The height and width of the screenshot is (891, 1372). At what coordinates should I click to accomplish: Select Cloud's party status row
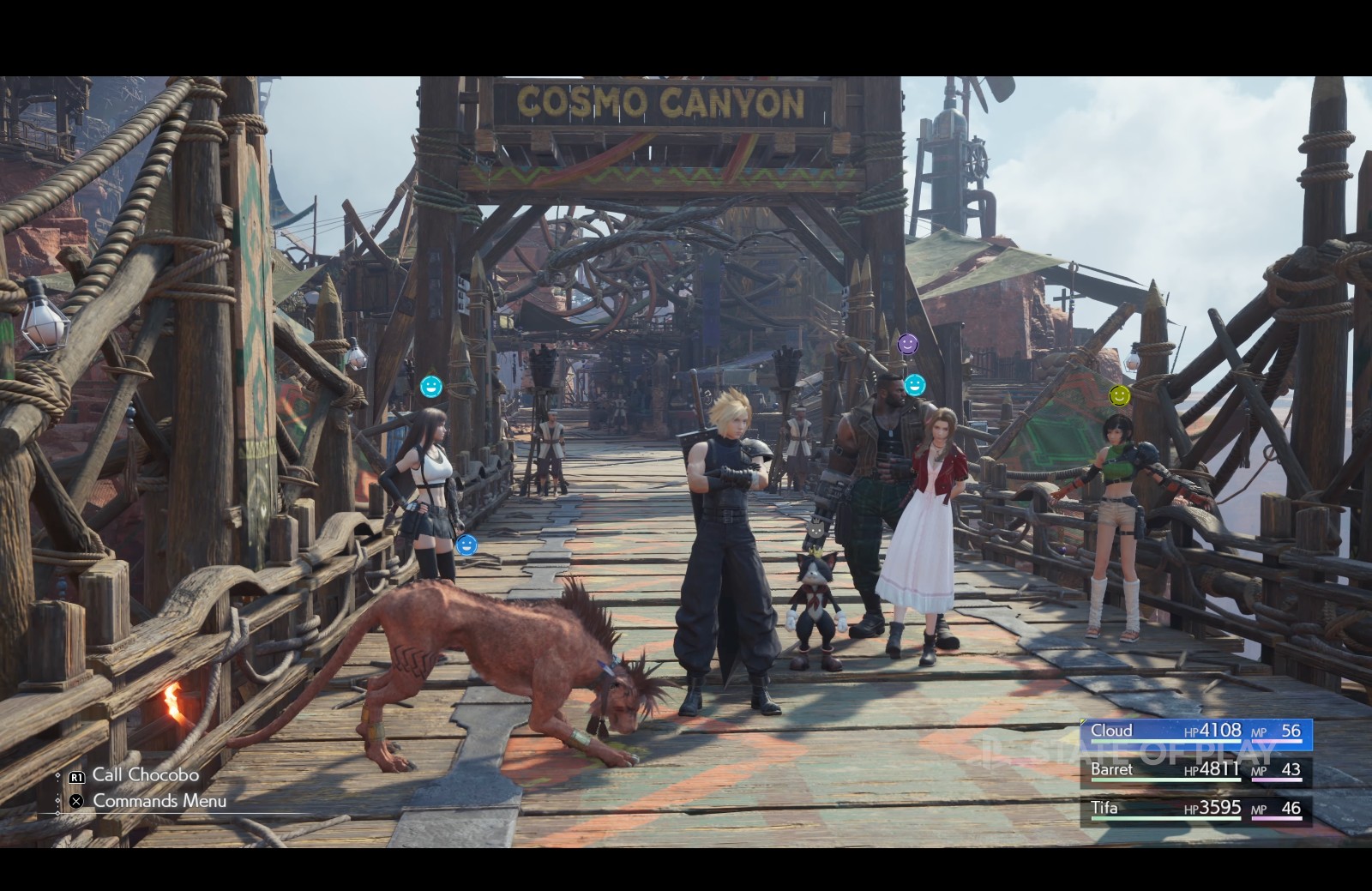[x=1196, y=731]
